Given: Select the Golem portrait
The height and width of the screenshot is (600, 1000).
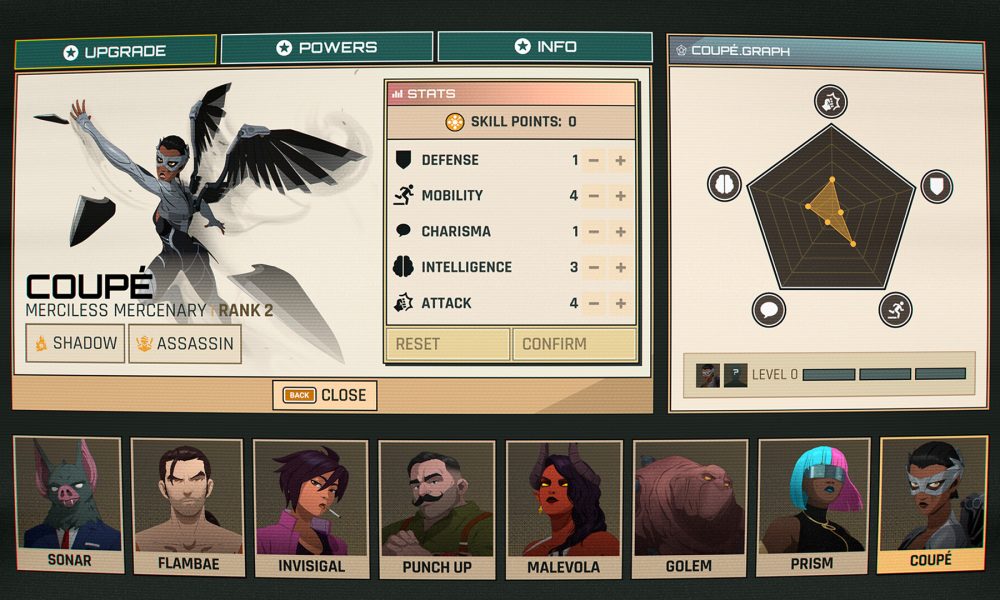Looking at the screenshot, I should coord(689,508).
